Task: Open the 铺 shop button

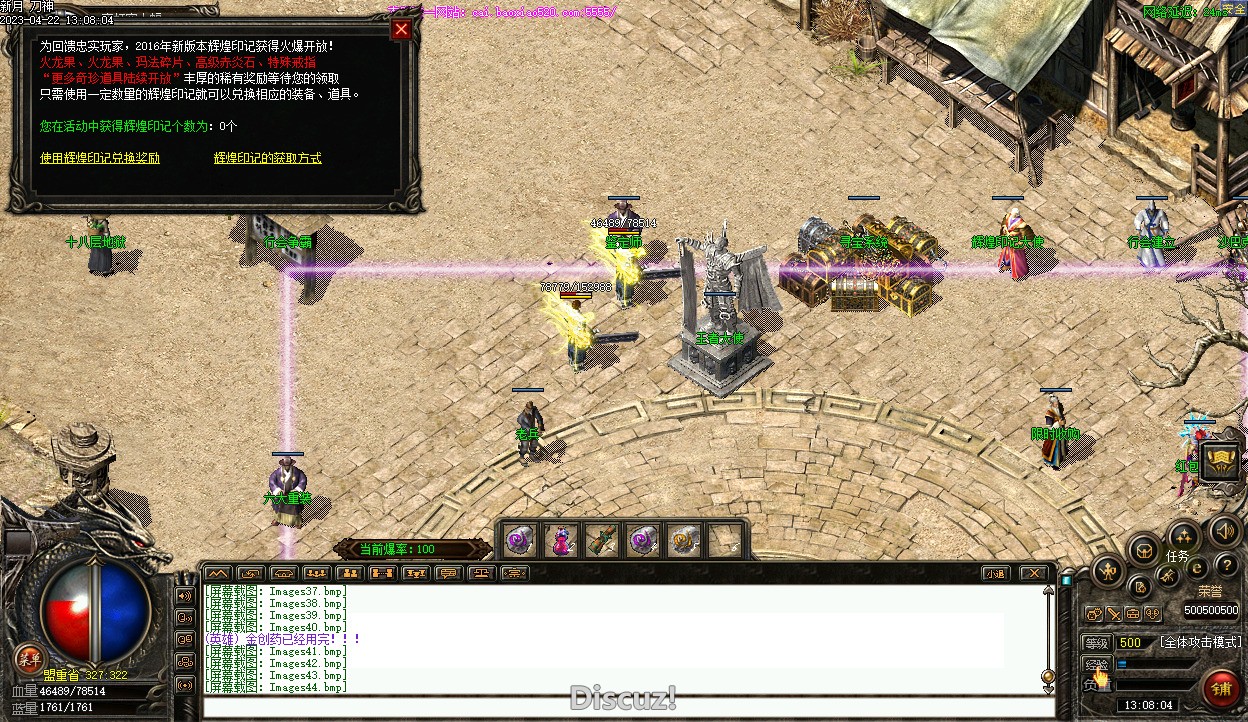Action: click(x=1221, y=689)
